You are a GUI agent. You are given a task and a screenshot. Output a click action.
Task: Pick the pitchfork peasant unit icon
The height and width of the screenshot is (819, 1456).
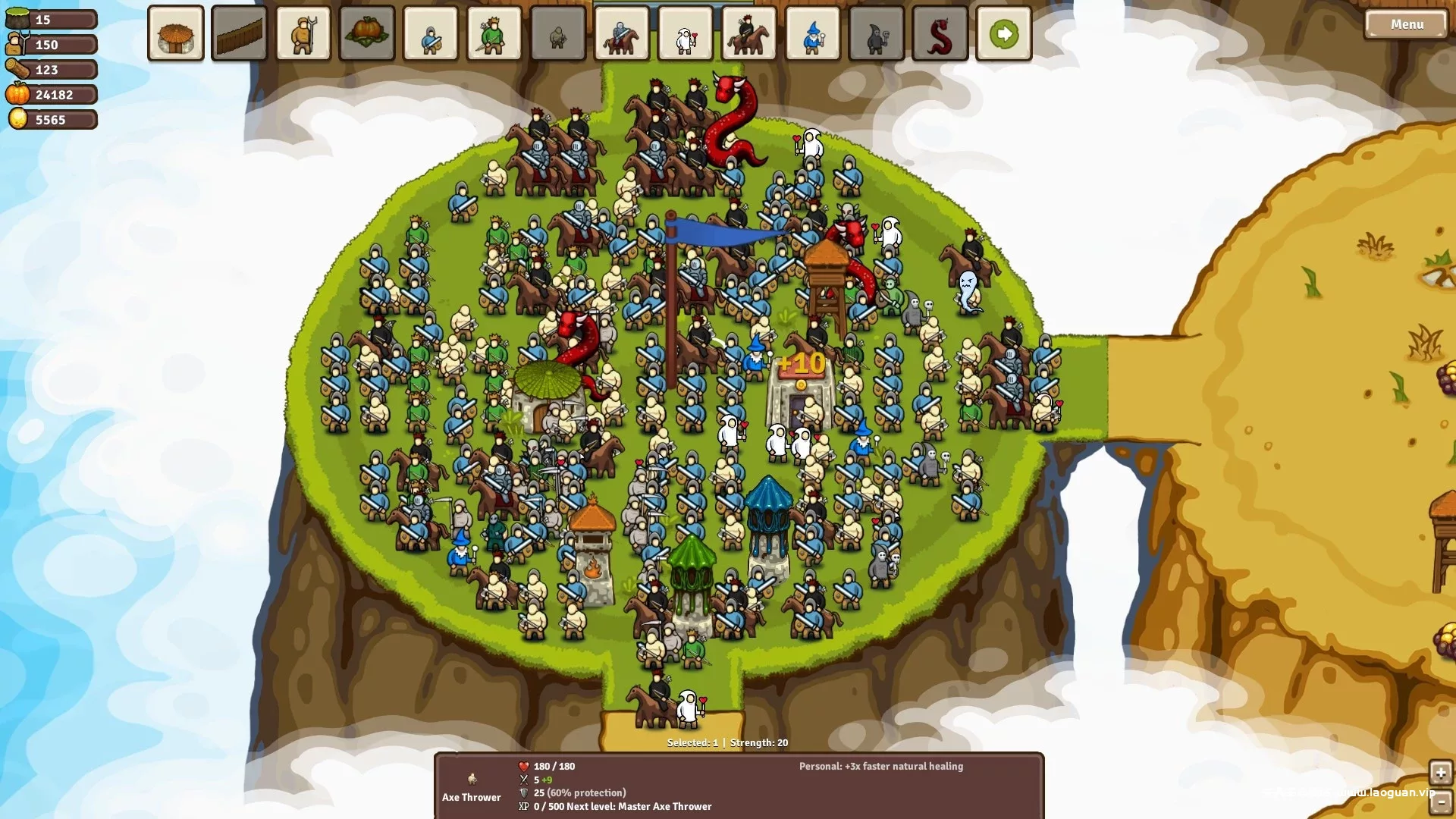303,34
